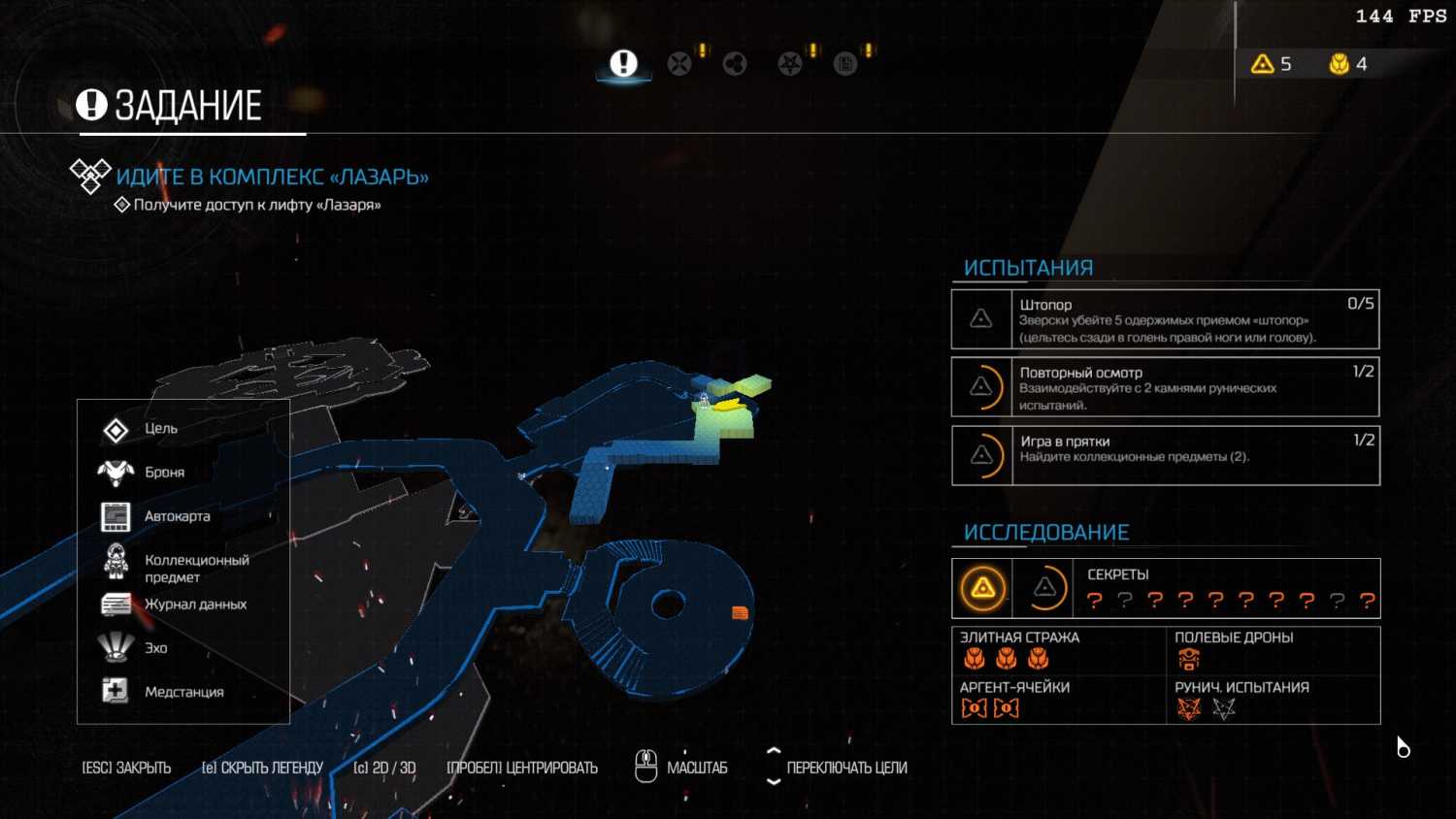The height and width of the screenshot is (819, 1456).
Task: Select the «Повторный осмотр» challenge row
Action: 1165,387
